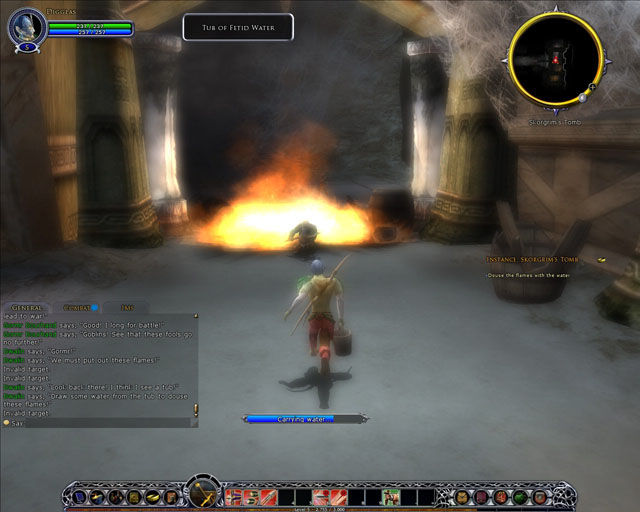Click the minimap's plus zoom button
The image size is (640, 512).
(x=591, y=88)
